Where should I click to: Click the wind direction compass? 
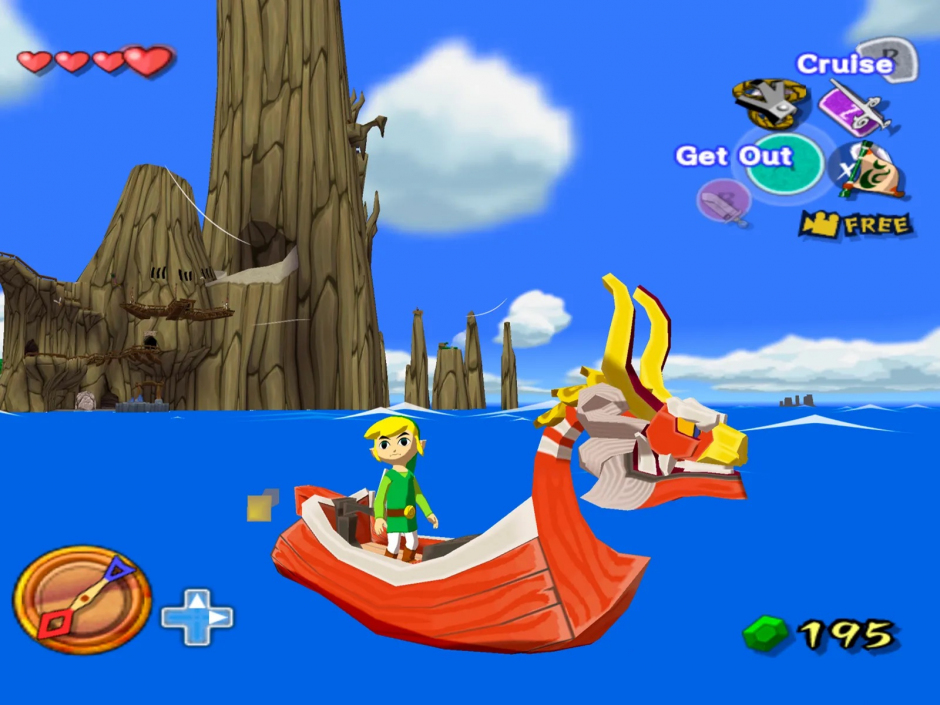coord(82,599)
